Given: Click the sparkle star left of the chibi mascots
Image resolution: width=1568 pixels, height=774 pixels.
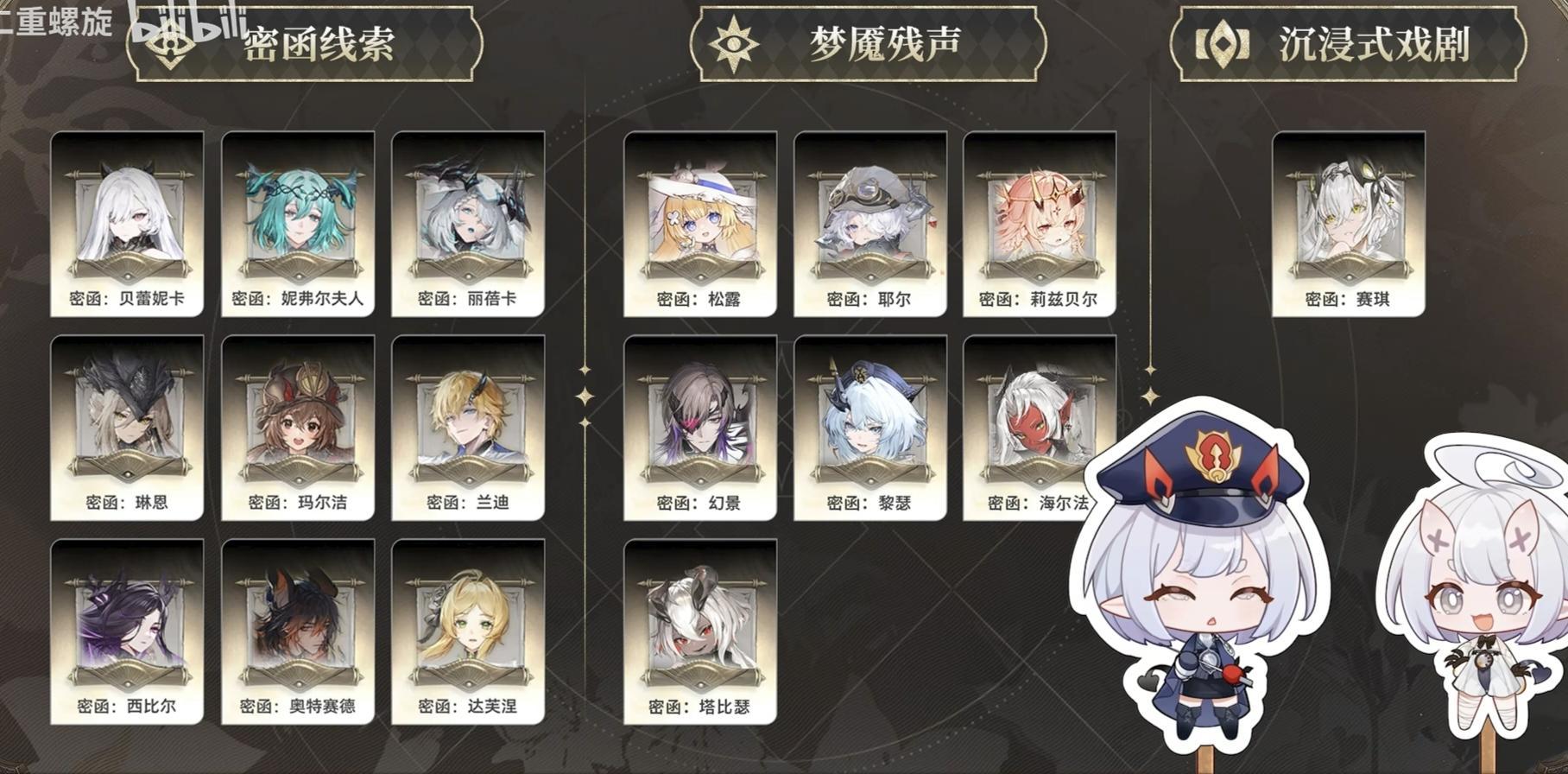Looking at the screenshot, I should pos(1149,397).
